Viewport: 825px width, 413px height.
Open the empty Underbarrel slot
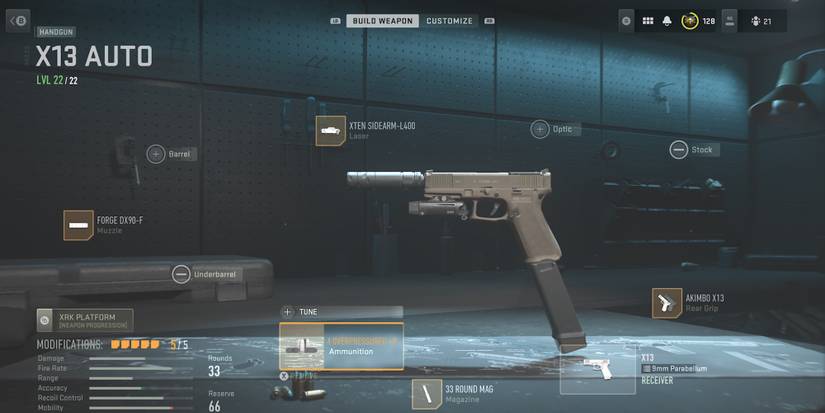(181, 273)
